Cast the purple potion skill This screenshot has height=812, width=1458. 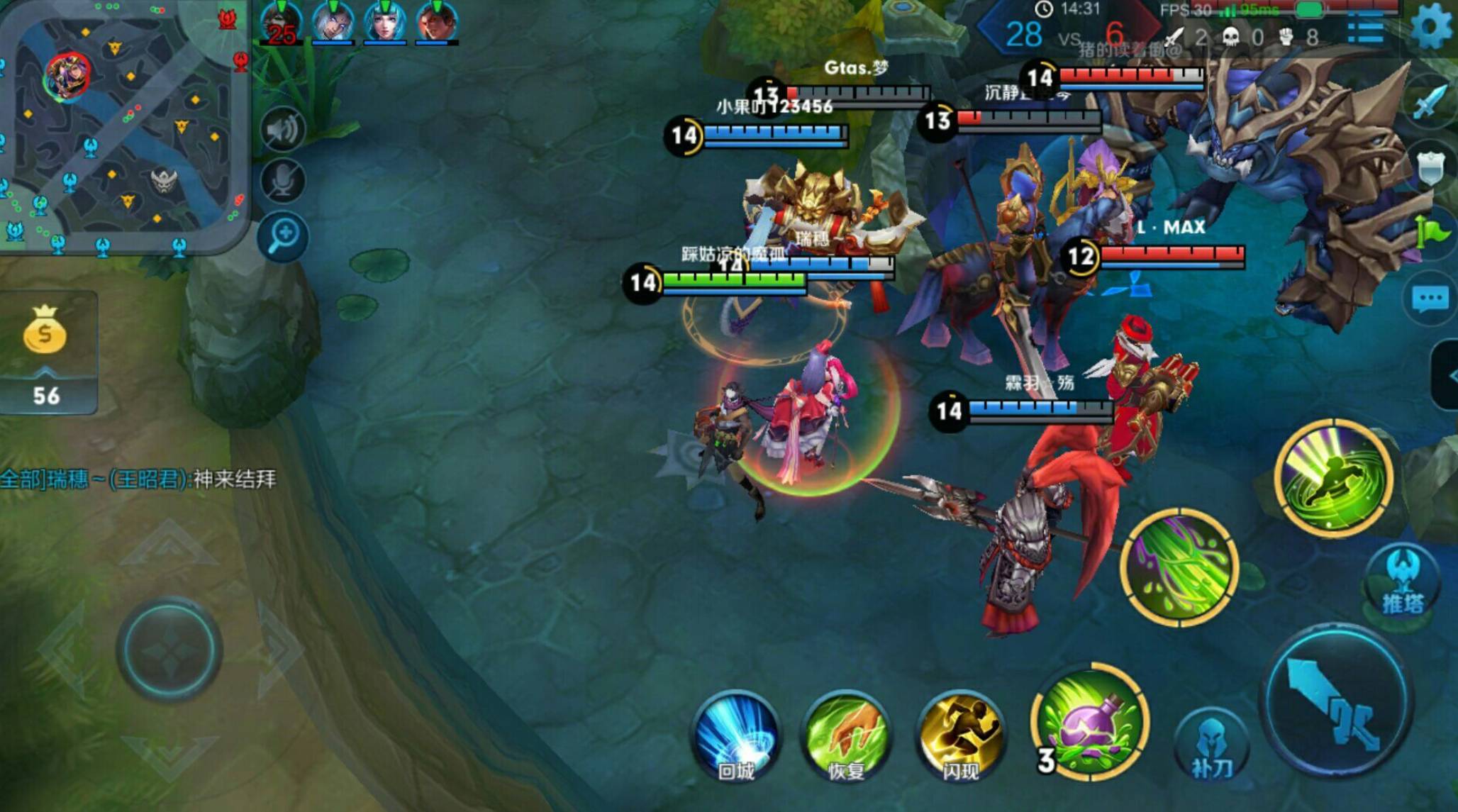pos(1091,722)
